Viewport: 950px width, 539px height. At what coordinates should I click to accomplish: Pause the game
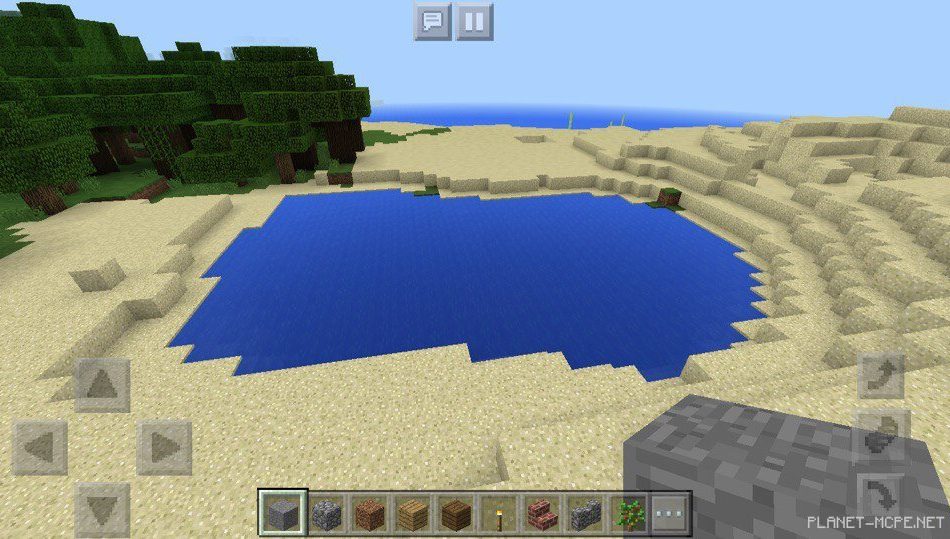pos(475,21)
